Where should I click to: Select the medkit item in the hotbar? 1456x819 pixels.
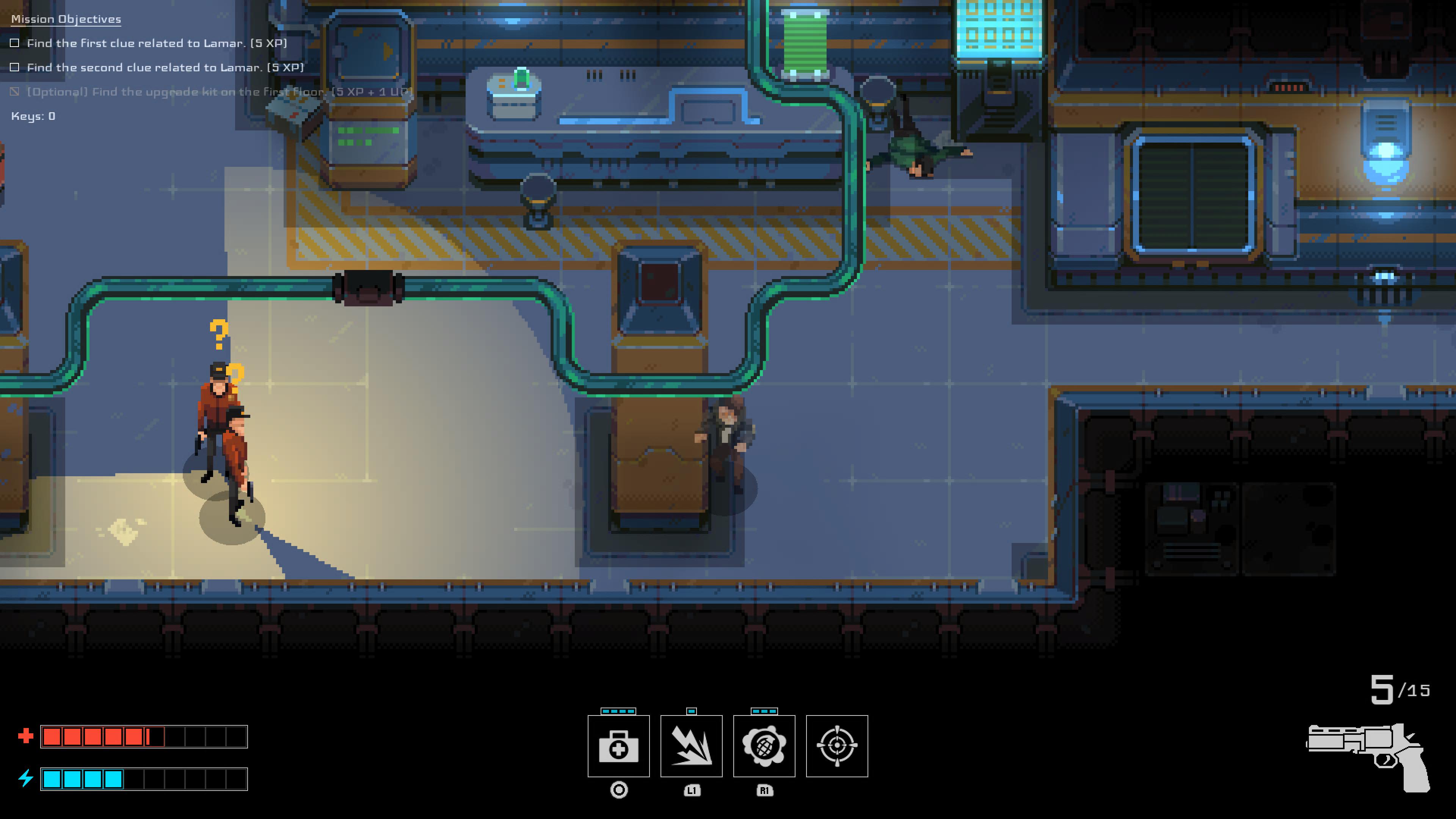click(618, 746)
